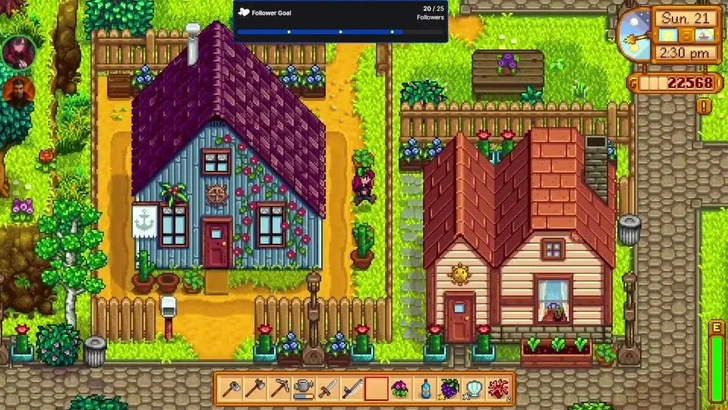The height and width of the screenshot is (410, 728).
Task: Click the Follower Goal stream overlay
Action: 340,21
